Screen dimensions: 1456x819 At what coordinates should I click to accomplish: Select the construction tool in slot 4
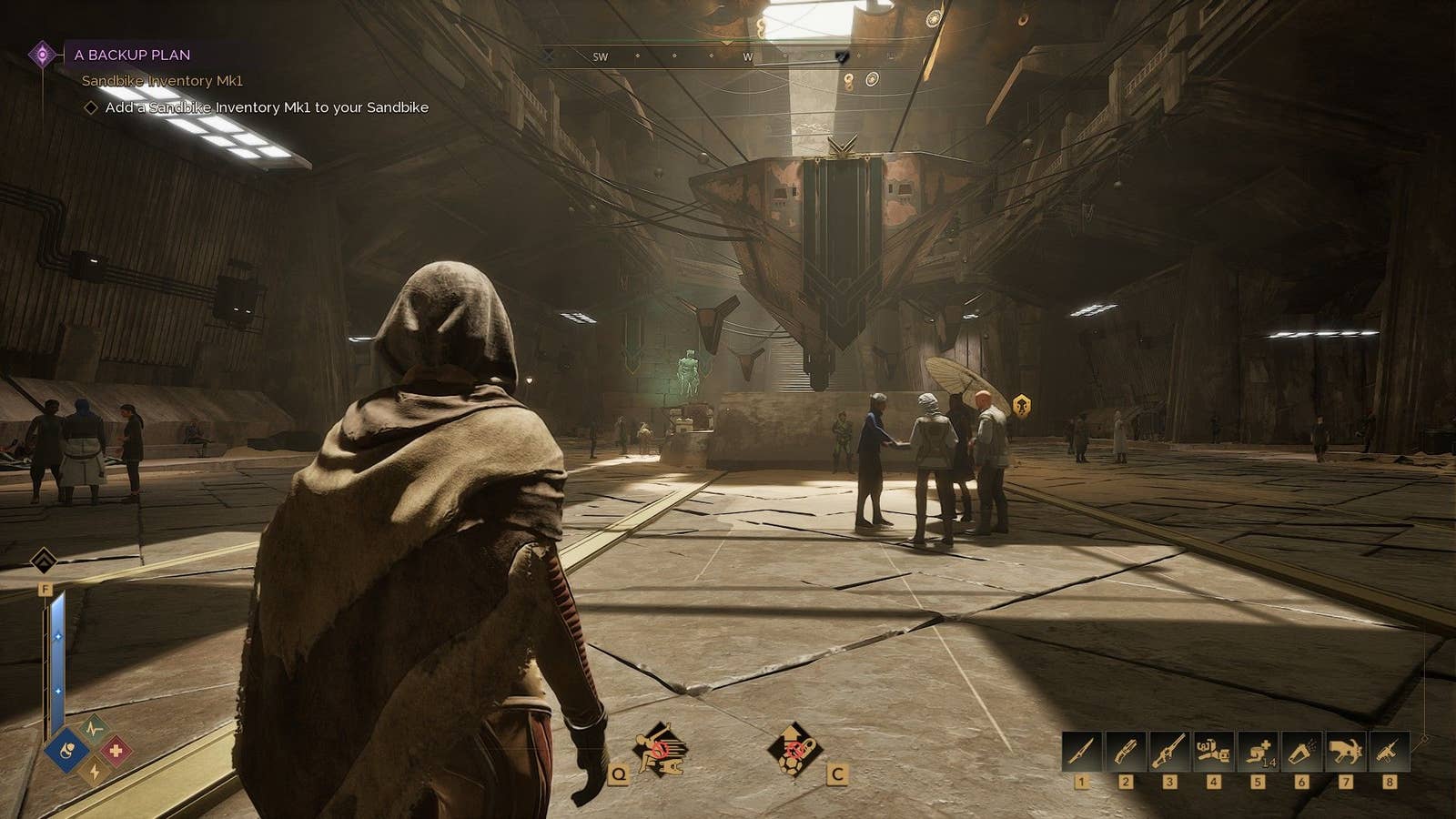tap(1213, 753)
